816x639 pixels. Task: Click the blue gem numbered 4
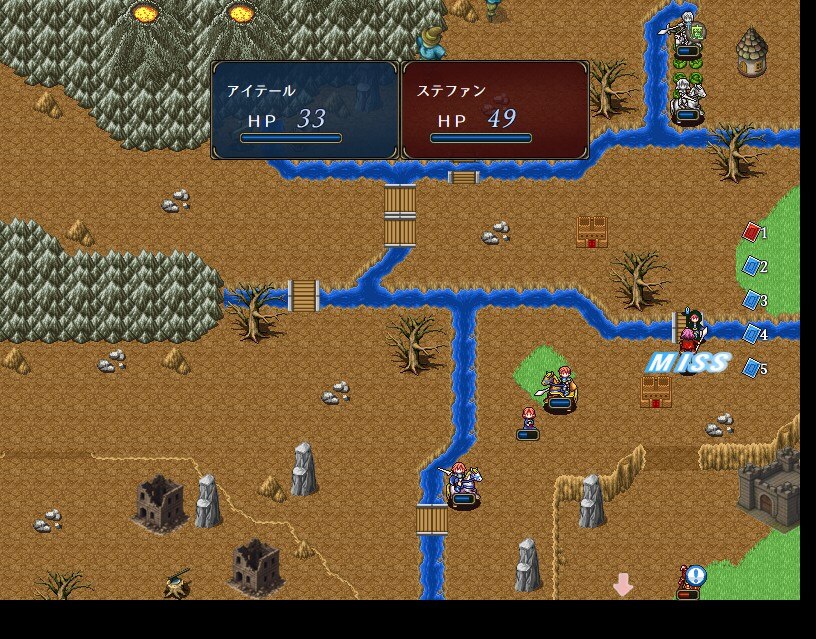coord(752,334)
